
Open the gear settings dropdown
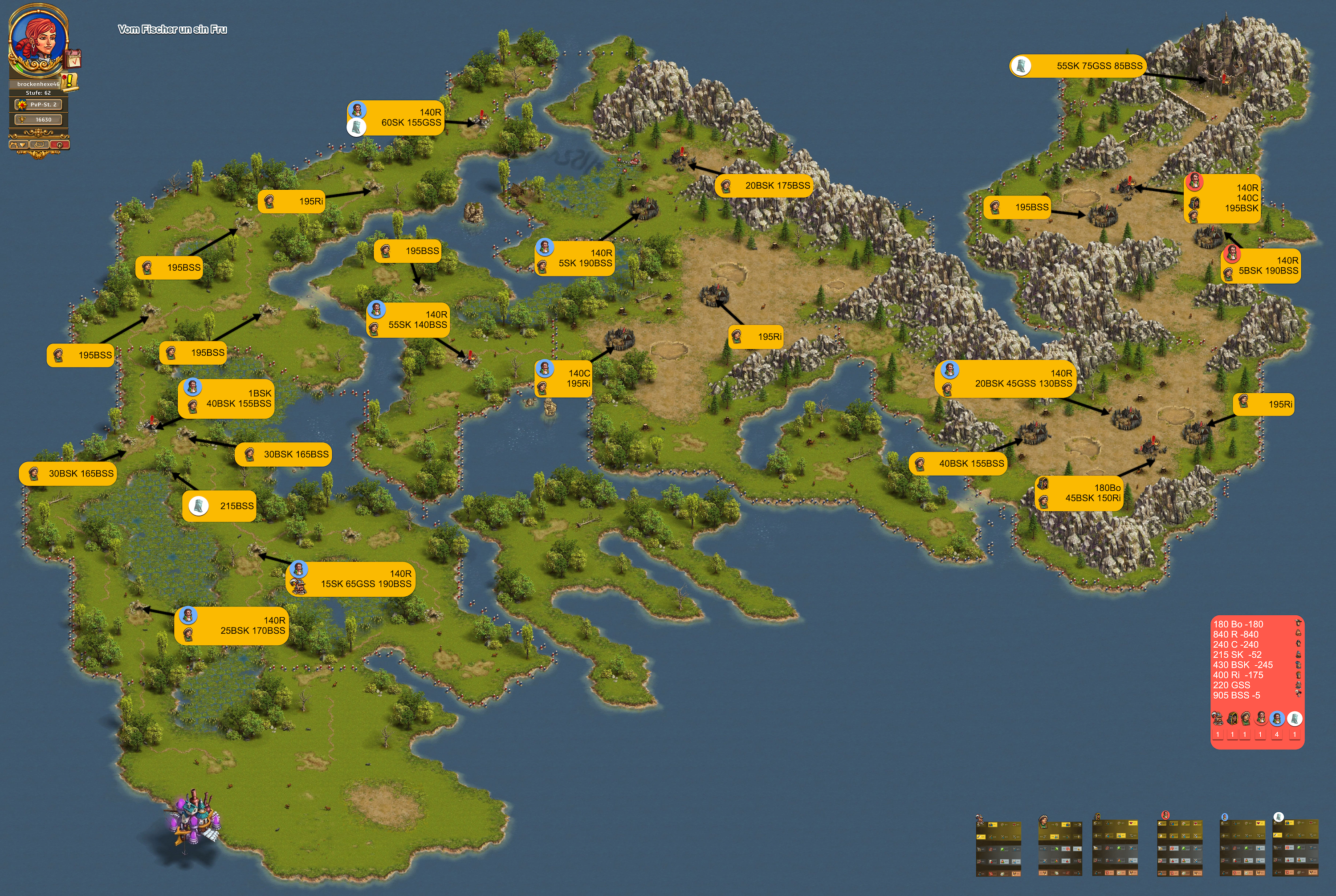click(x=18, y=145)
